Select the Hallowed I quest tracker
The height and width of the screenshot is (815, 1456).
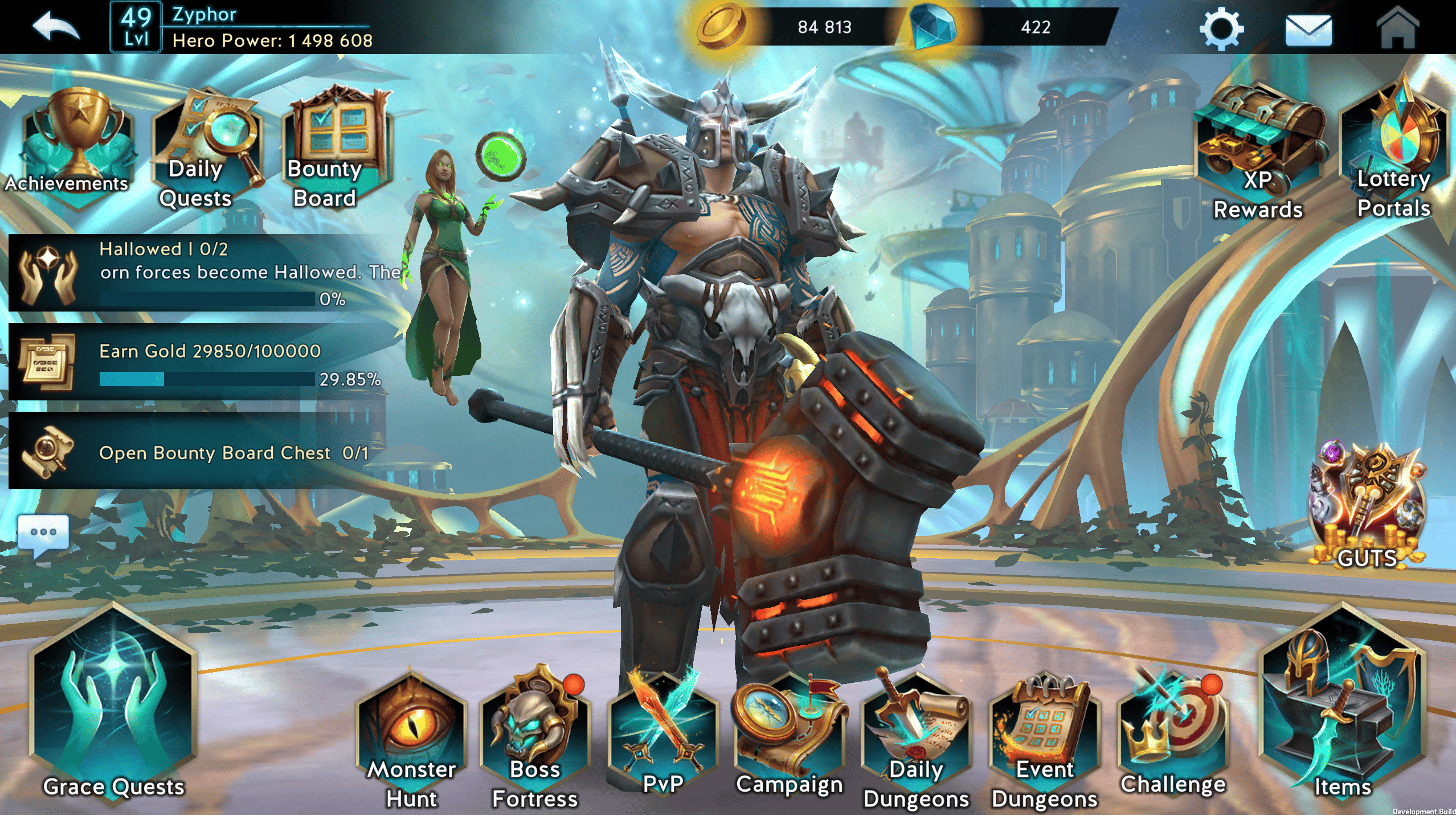(205, 272)
